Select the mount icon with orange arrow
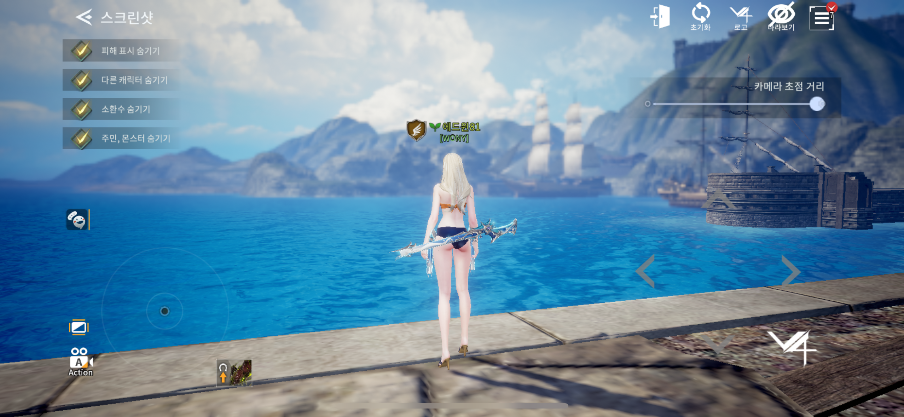This screenshot has height=417, width=904. (x=234, y=373)
